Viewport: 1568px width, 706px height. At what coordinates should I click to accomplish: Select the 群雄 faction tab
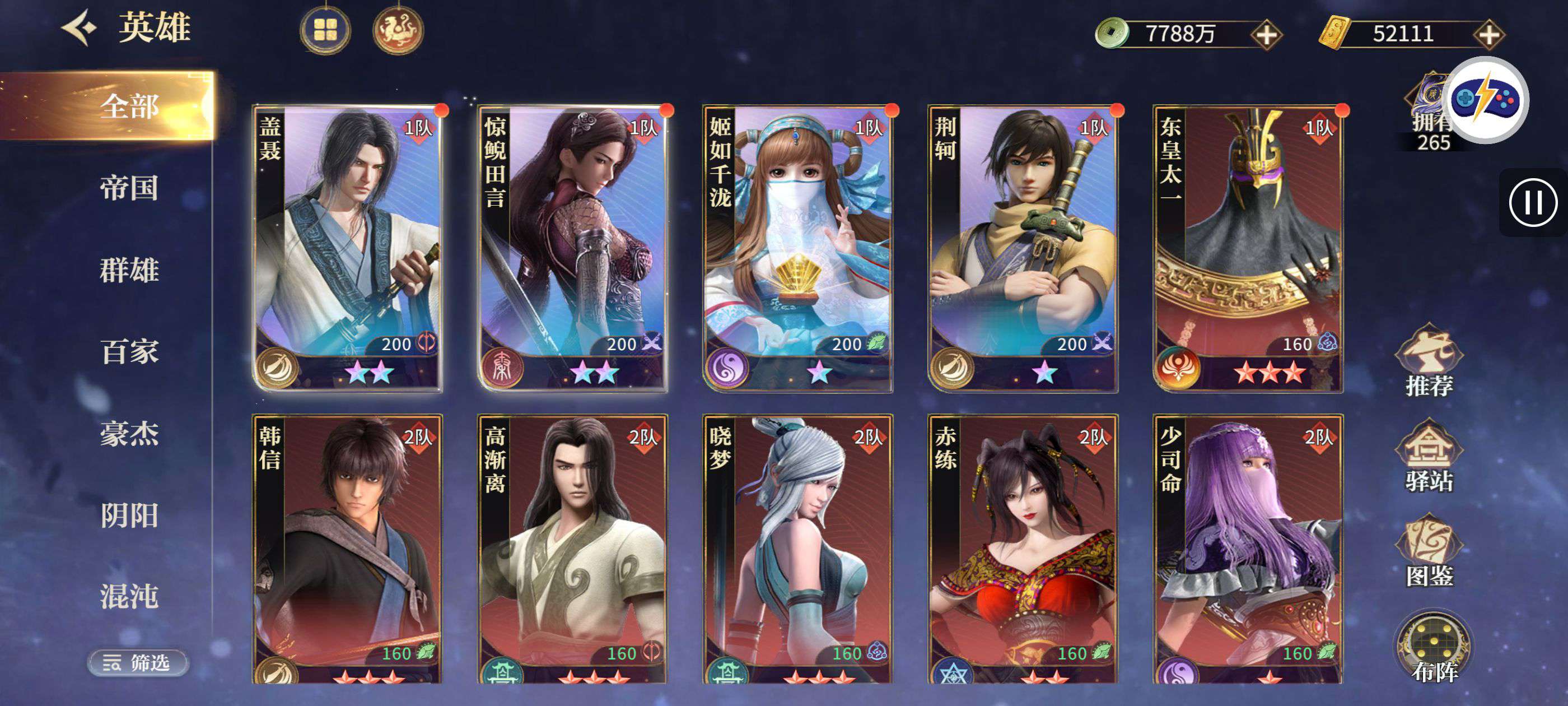click(x=129, y=270)
